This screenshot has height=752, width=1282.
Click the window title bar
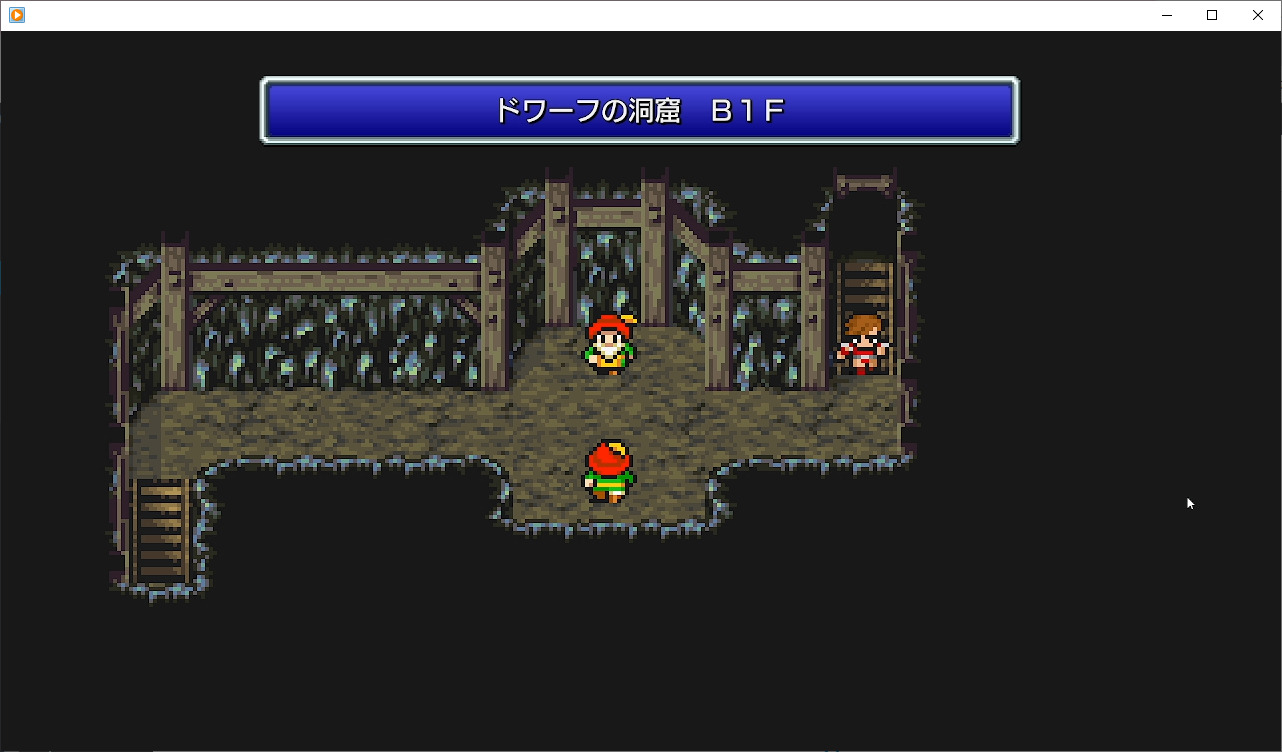pos(600,15)
